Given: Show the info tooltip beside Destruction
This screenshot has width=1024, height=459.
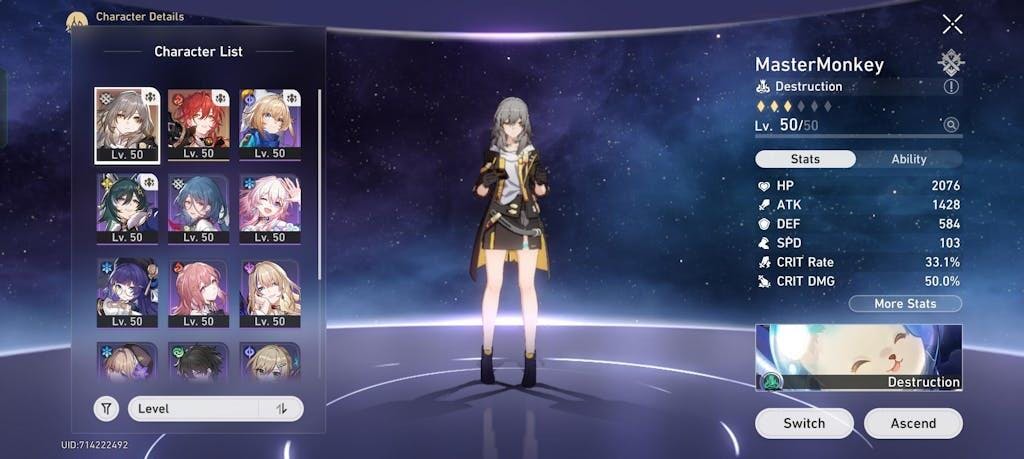Looking at the screenshot, I should [x=951, y=87].
